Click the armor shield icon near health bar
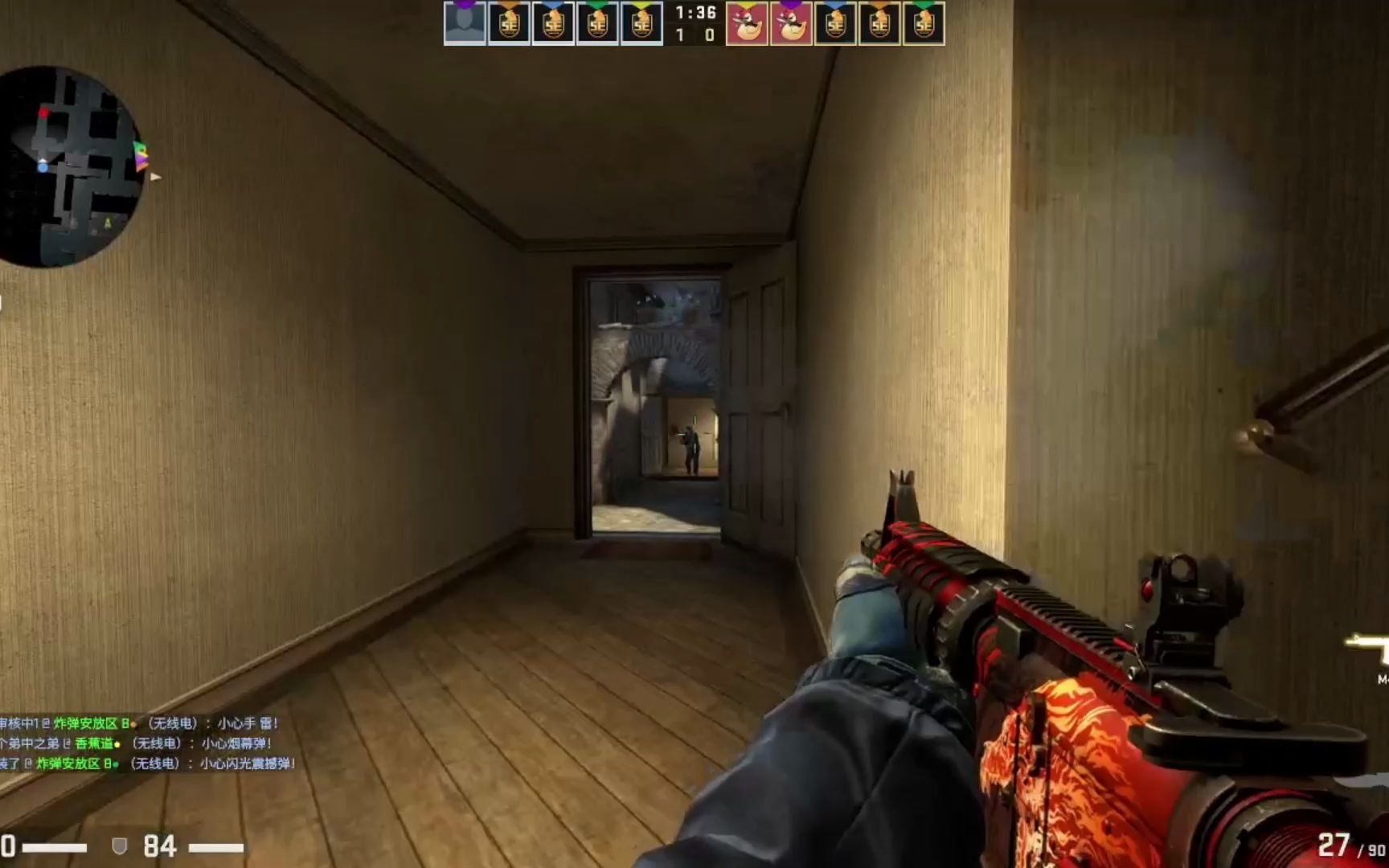The height and width of the screenshot is (868, 1389). tap(120, 845)
